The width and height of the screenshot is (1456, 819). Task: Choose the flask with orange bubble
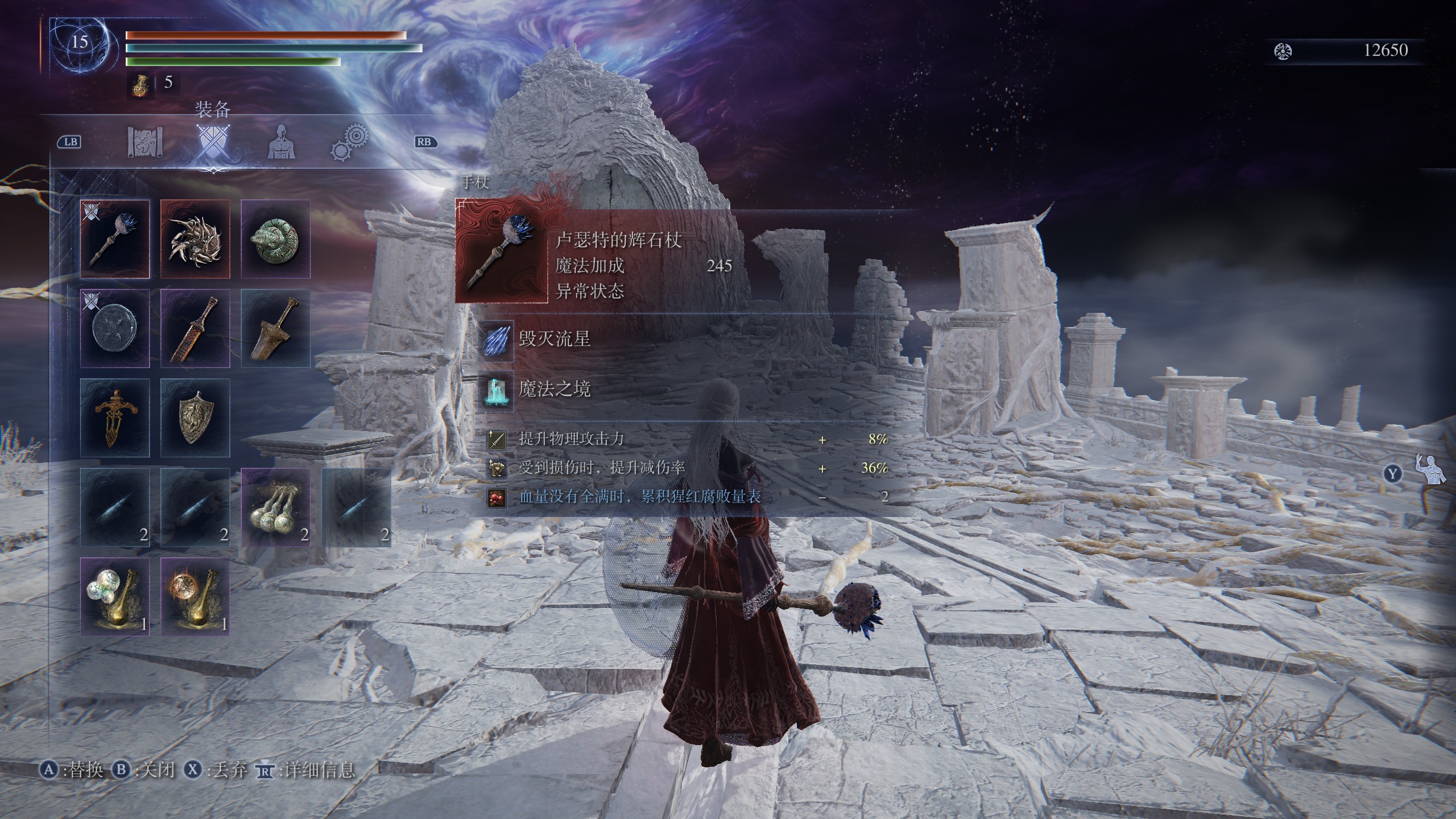pos(195,597)
